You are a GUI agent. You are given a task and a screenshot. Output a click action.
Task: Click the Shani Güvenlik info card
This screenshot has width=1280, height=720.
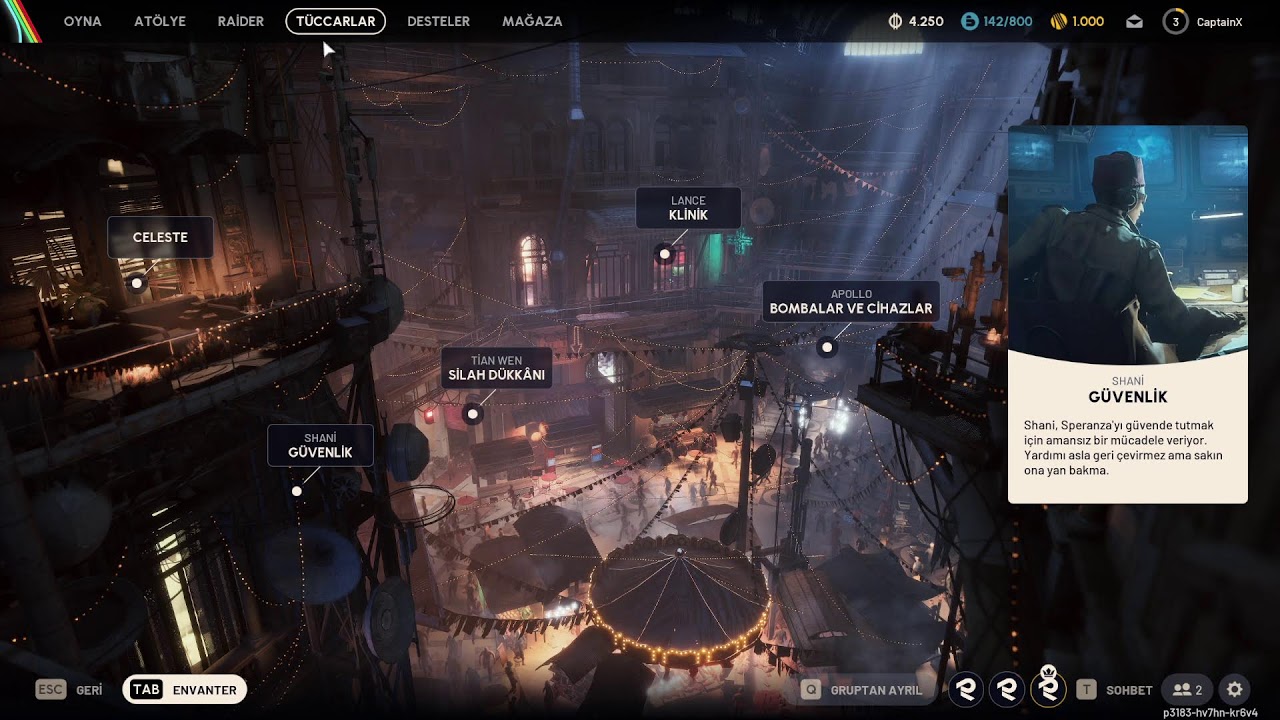click(x=1127, y=314)
